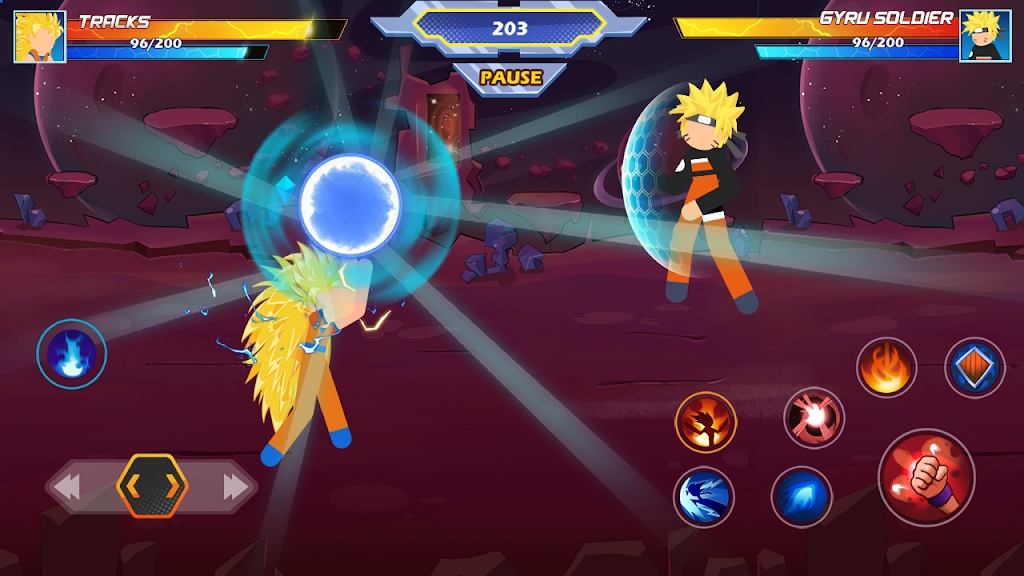Select the Gyru Soldier enemy portrait
This screenshot has height=576, width=1024.
coord(985,37)
